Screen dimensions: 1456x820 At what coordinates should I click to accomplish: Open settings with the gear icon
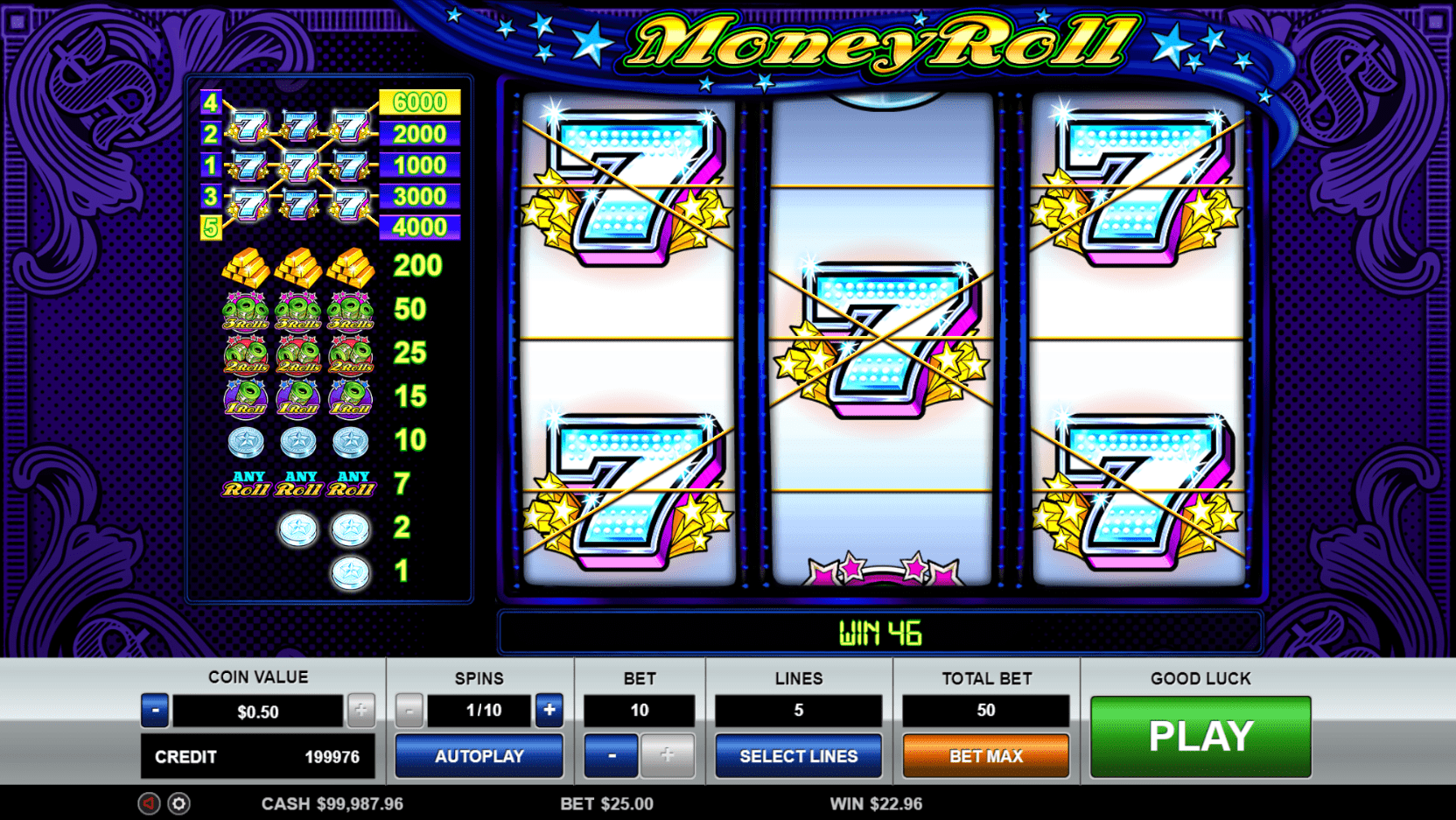coord(178,803)
